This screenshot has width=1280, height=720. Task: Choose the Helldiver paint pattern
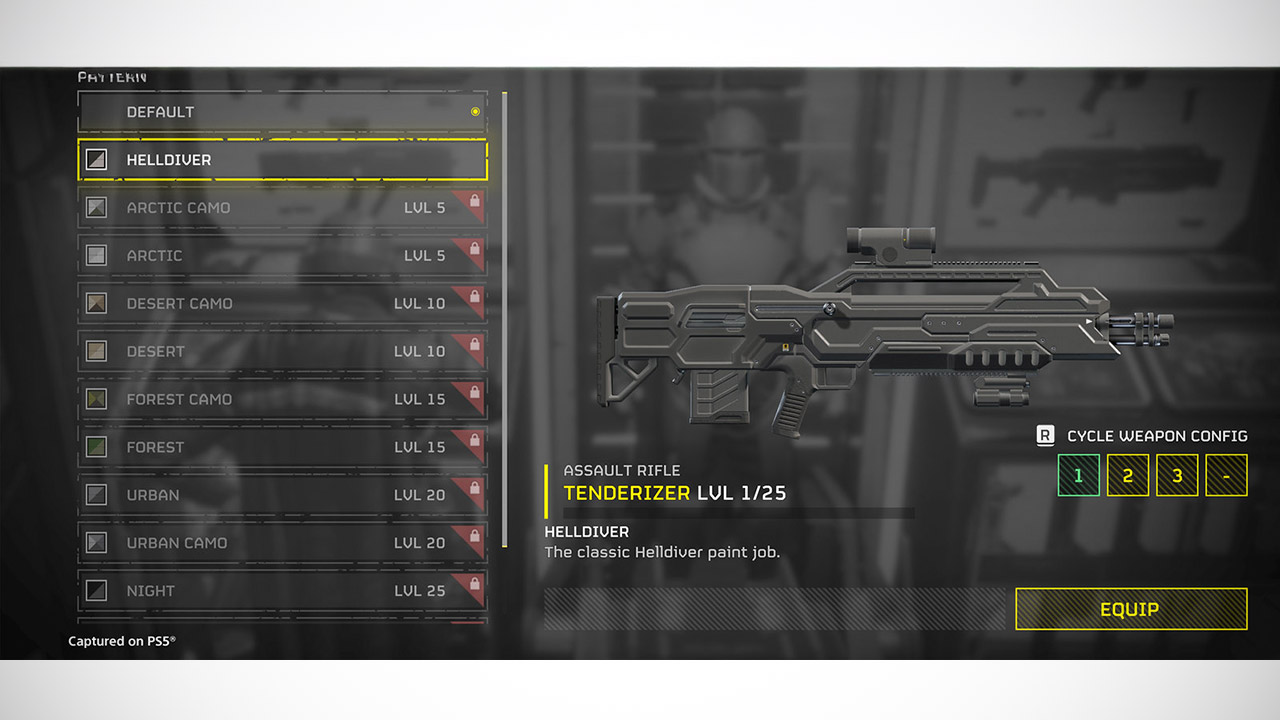pos(282,160)
